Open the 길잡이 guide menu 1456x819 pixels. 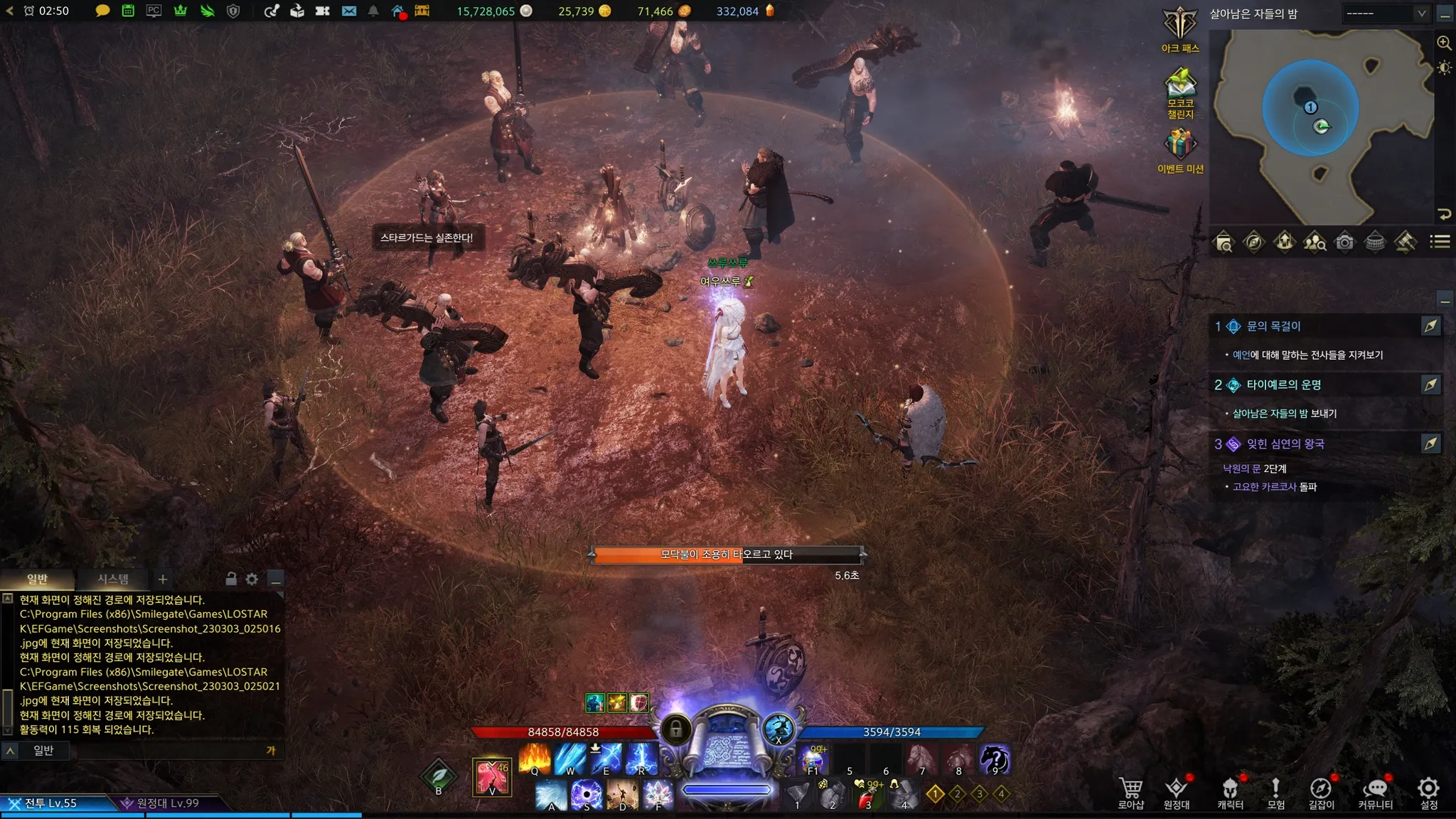point(1321,791)
